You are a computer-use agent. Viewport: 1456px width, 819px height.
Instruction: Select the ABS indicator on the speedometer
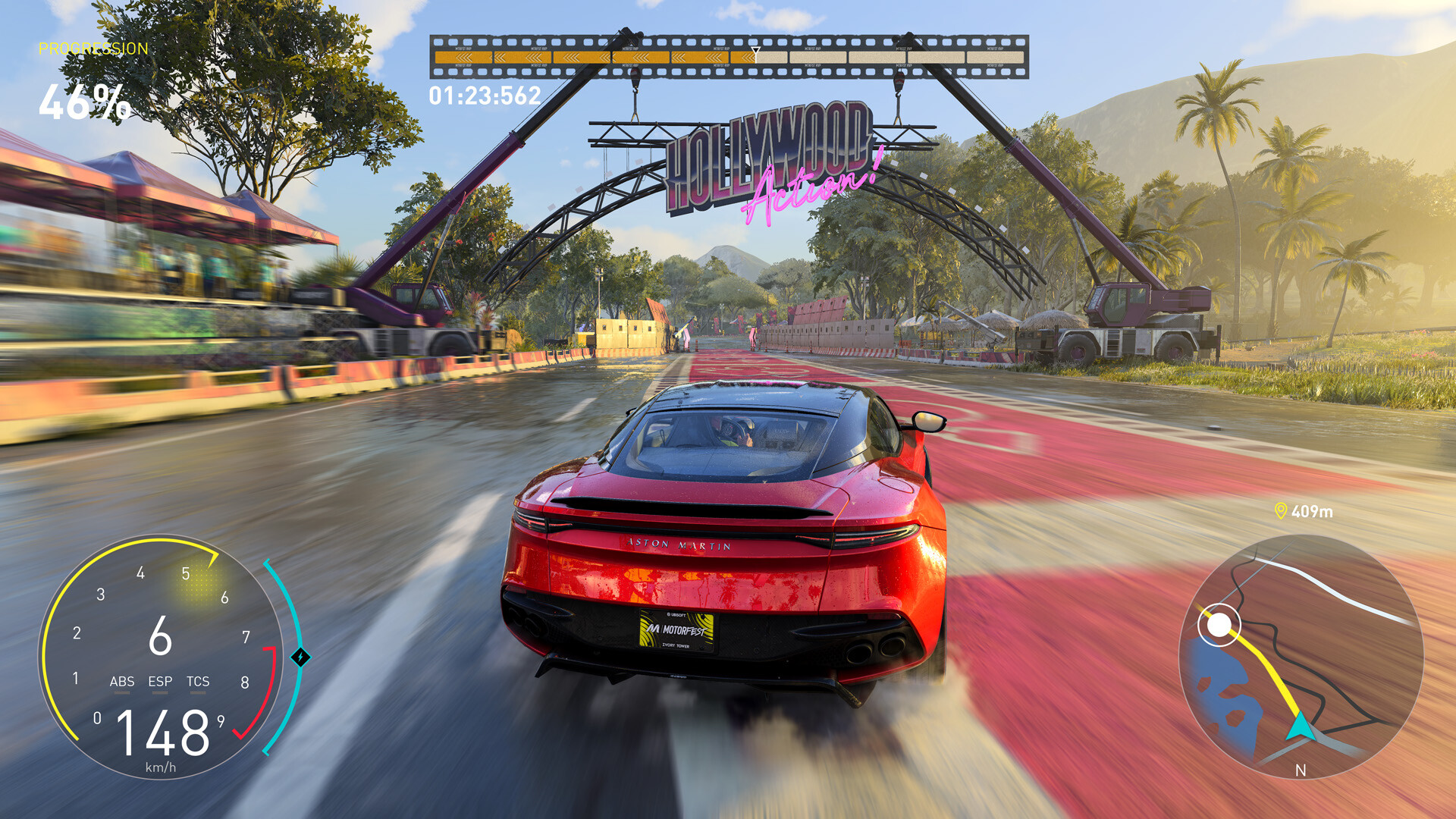coord(124,682)
